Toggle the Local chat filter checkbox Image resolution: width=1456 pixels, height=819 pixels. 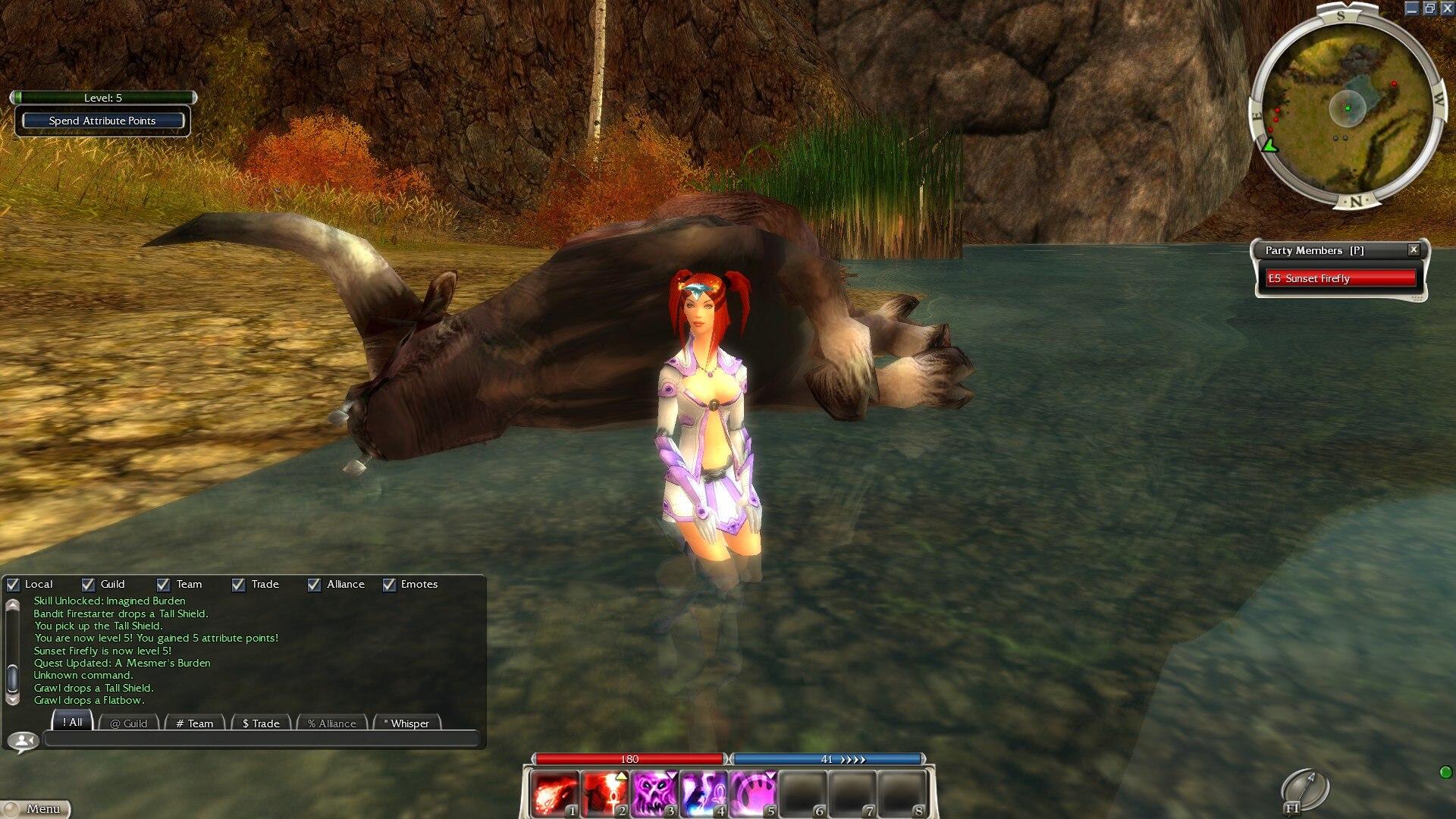[x=13, y=585]
